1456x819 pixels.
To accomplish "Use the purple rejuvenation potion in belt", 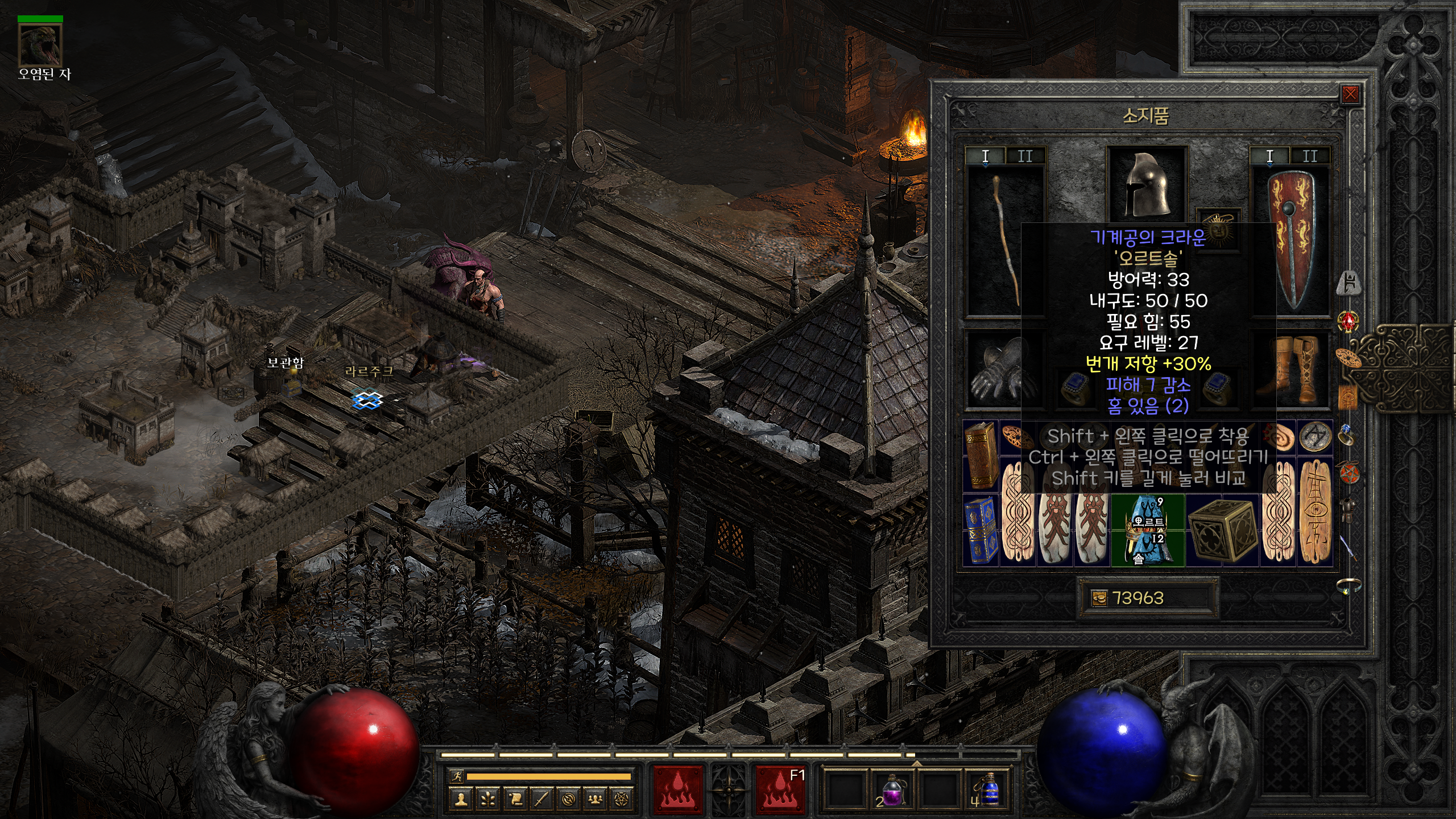I will (x=892, y=791).
